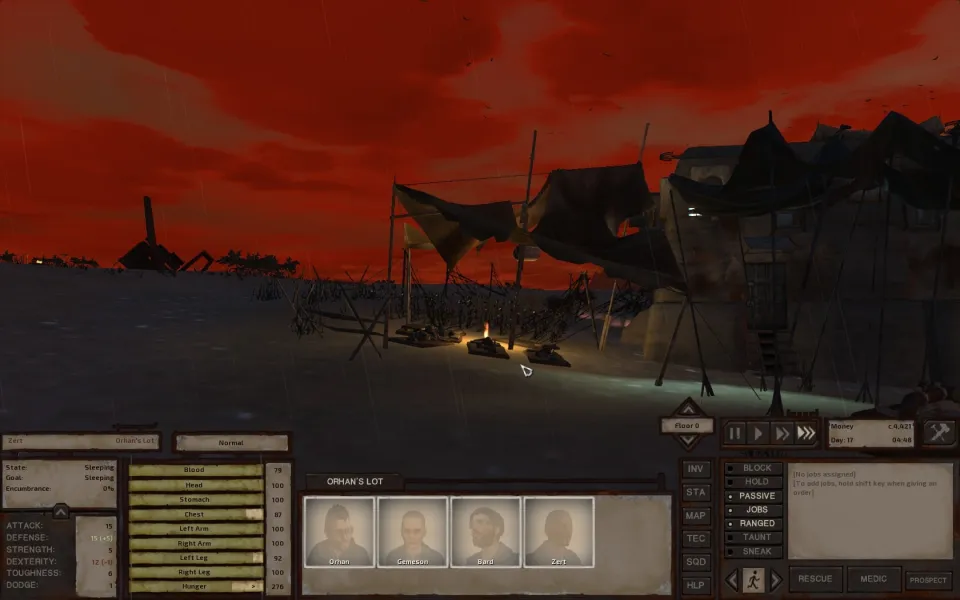Toggle the SNEAK mode
This screenshot has height=600, width=960.
(756, 551)
